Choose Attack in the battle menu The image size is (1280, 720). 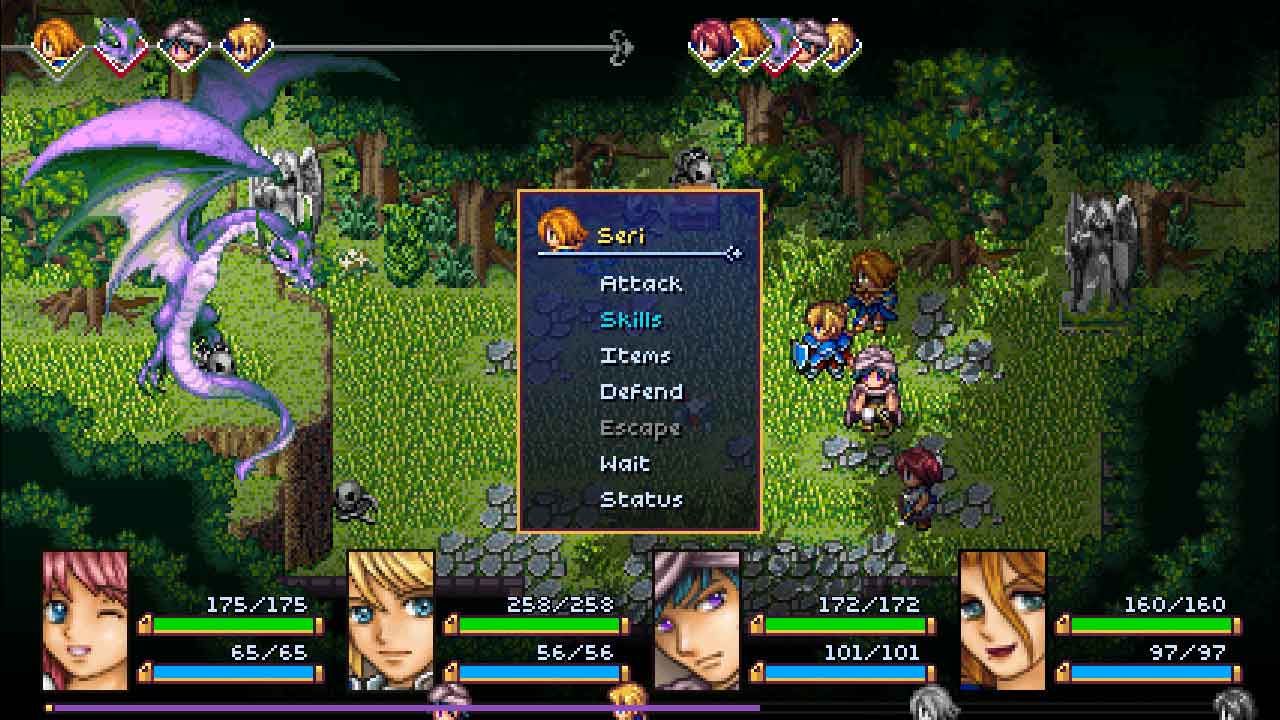click(x=641, y=284)
